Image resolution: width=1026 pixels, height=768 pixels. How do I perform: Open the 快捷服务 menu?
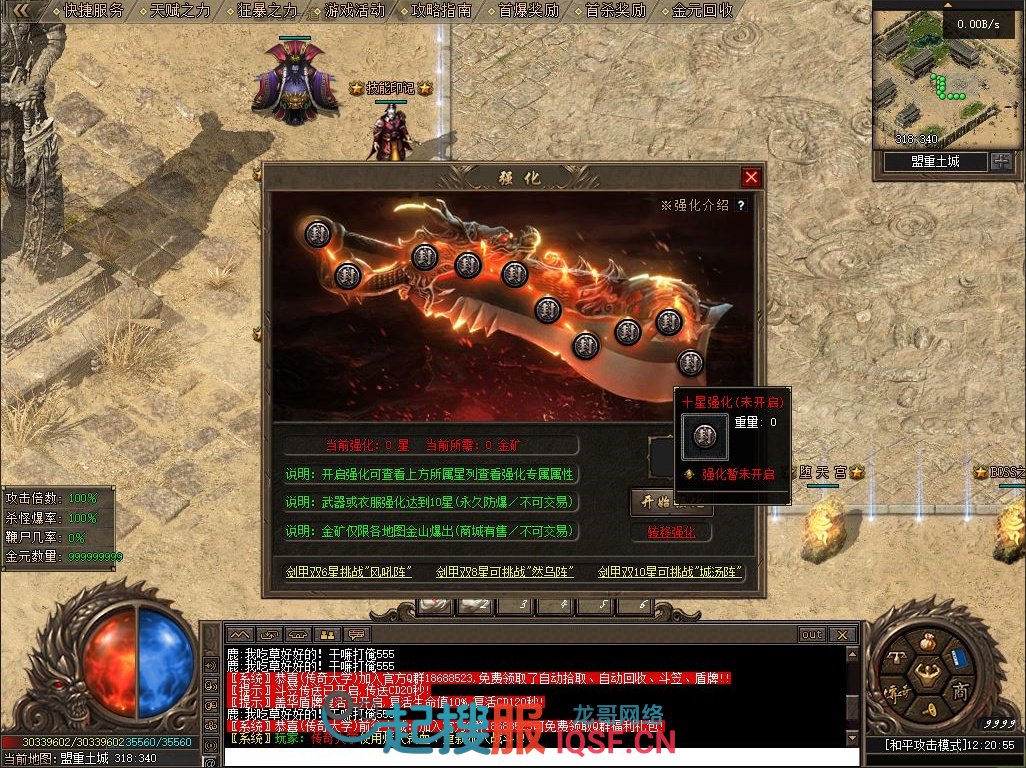pyautogui.click(x=94, y=11)
